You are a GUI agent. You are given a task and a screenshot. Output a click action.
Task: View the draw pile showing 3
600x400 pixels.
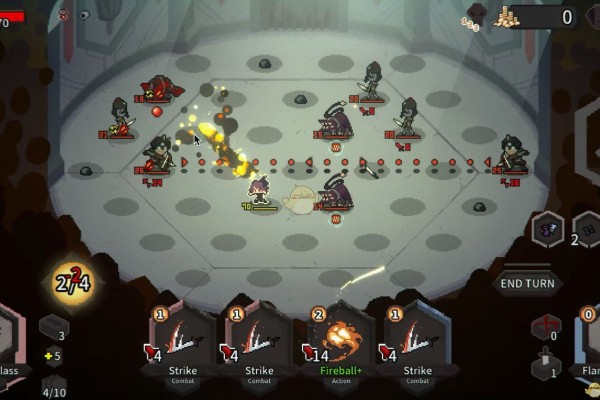(53, 327)
